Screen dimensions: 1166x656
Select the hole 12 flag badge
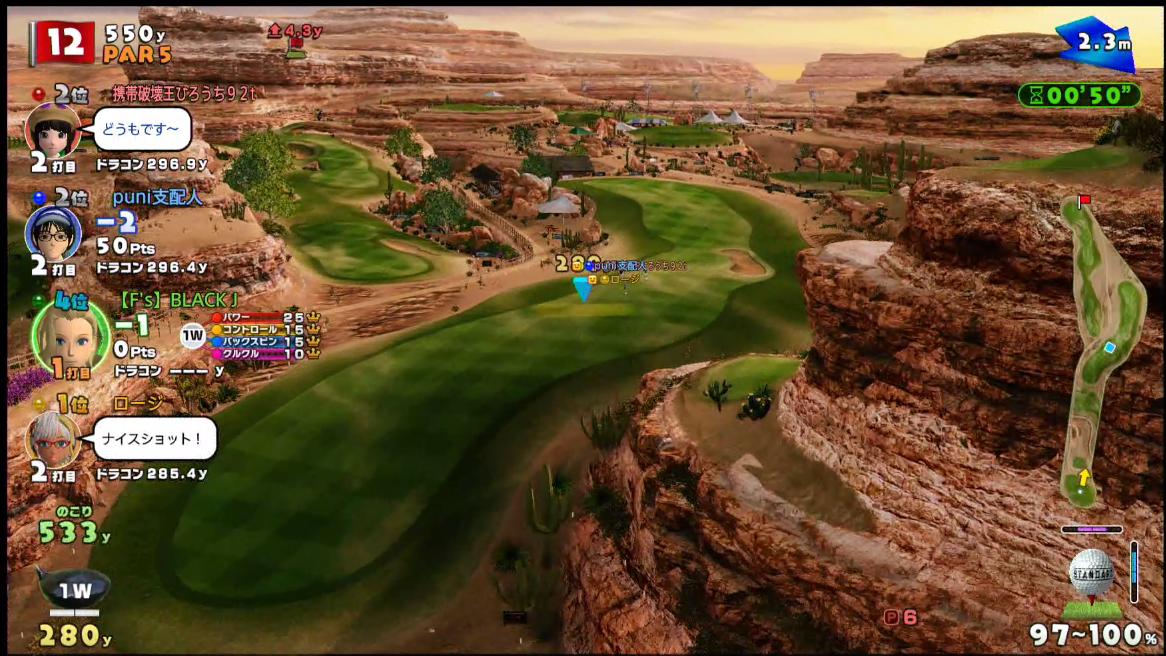[63, 43]
